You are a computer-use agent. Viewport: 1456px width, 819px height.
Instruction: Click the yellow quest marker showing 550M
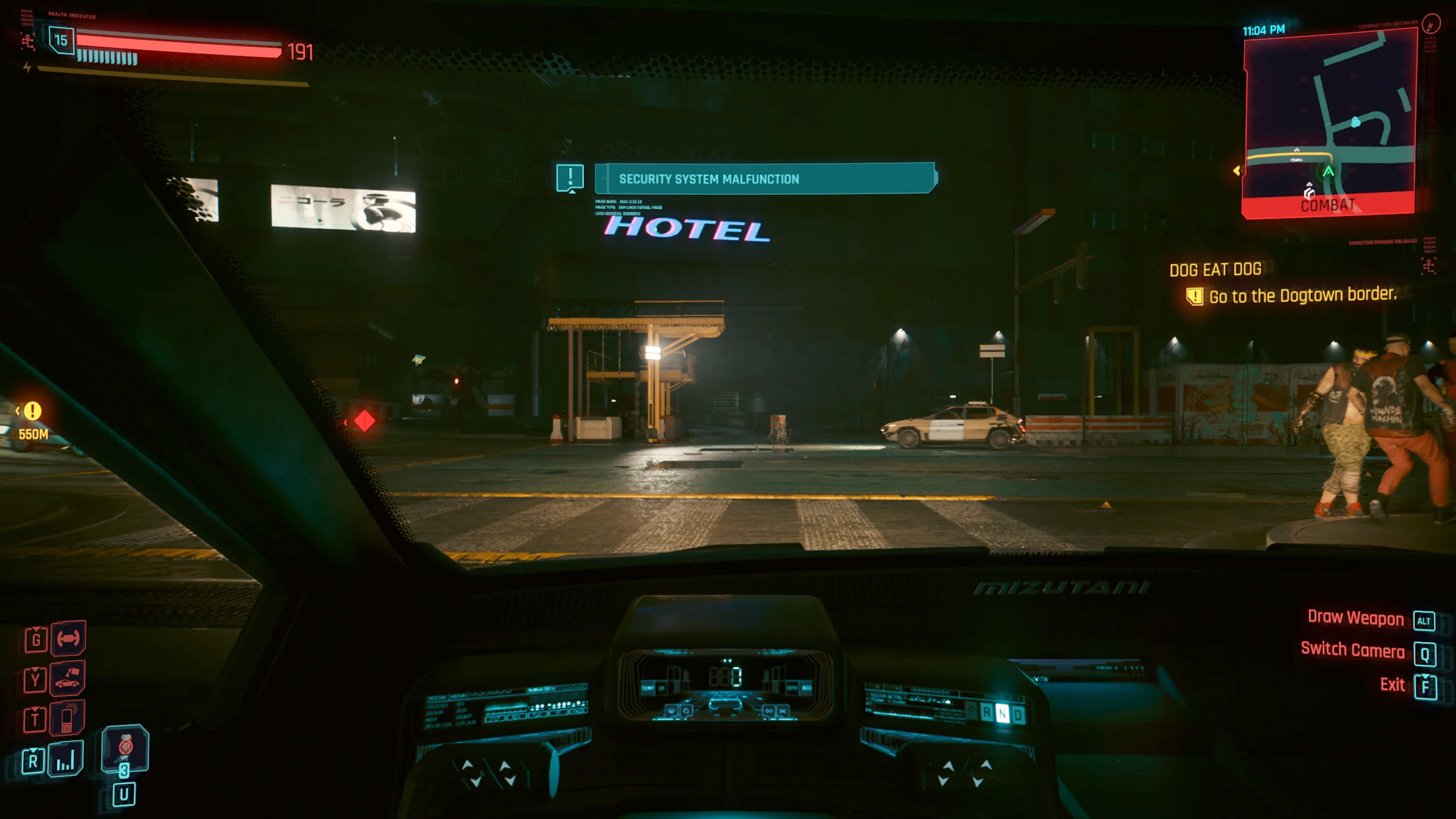pos(33,411)
